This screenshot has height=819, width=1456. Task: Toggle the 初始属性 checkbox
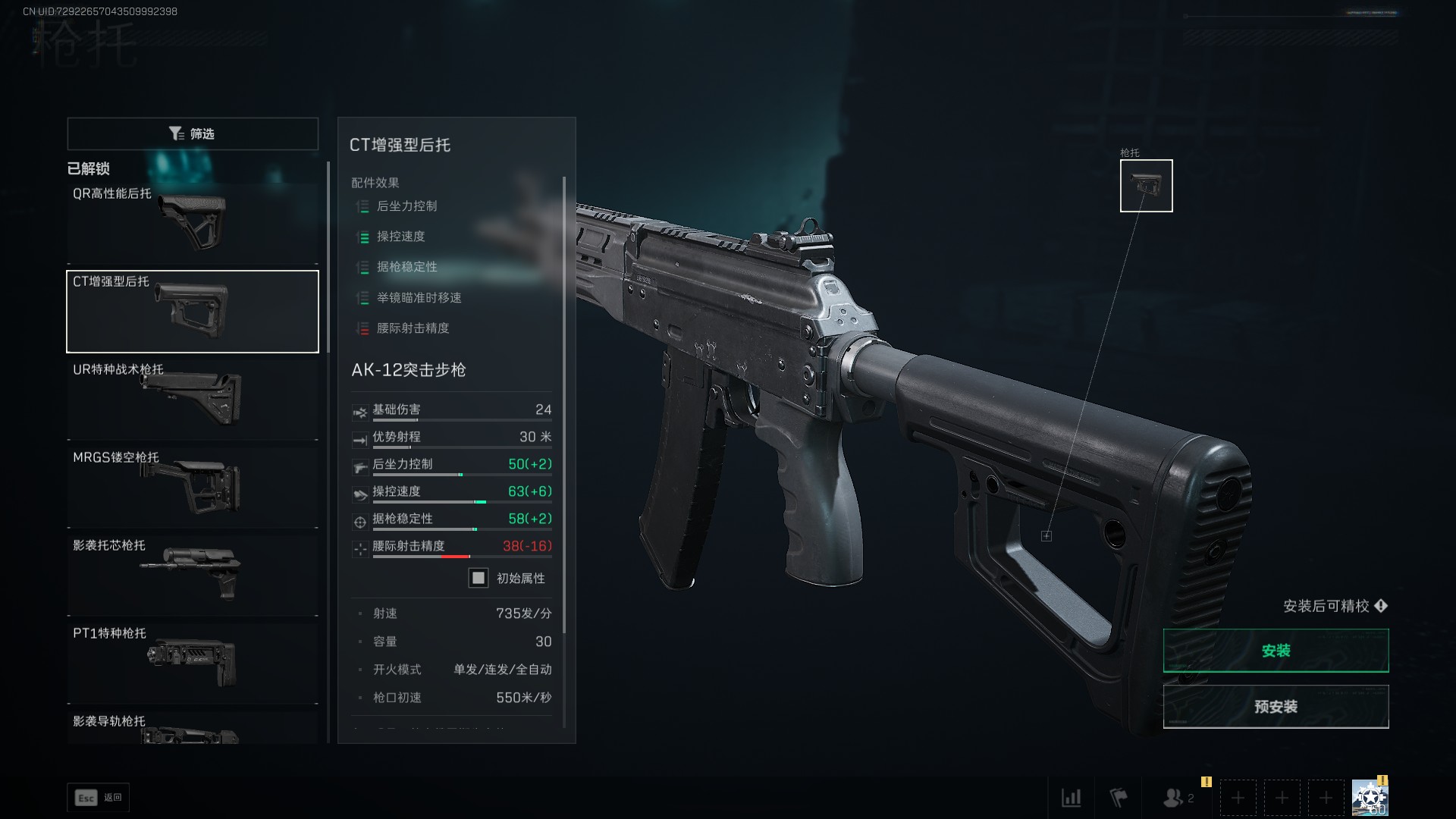pos(478,578)
